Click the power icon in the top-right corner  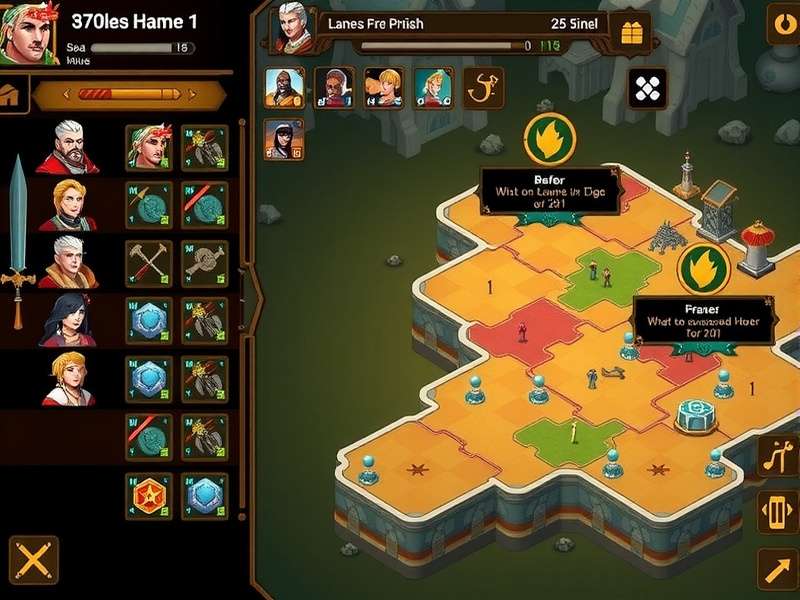pos(783,24)
